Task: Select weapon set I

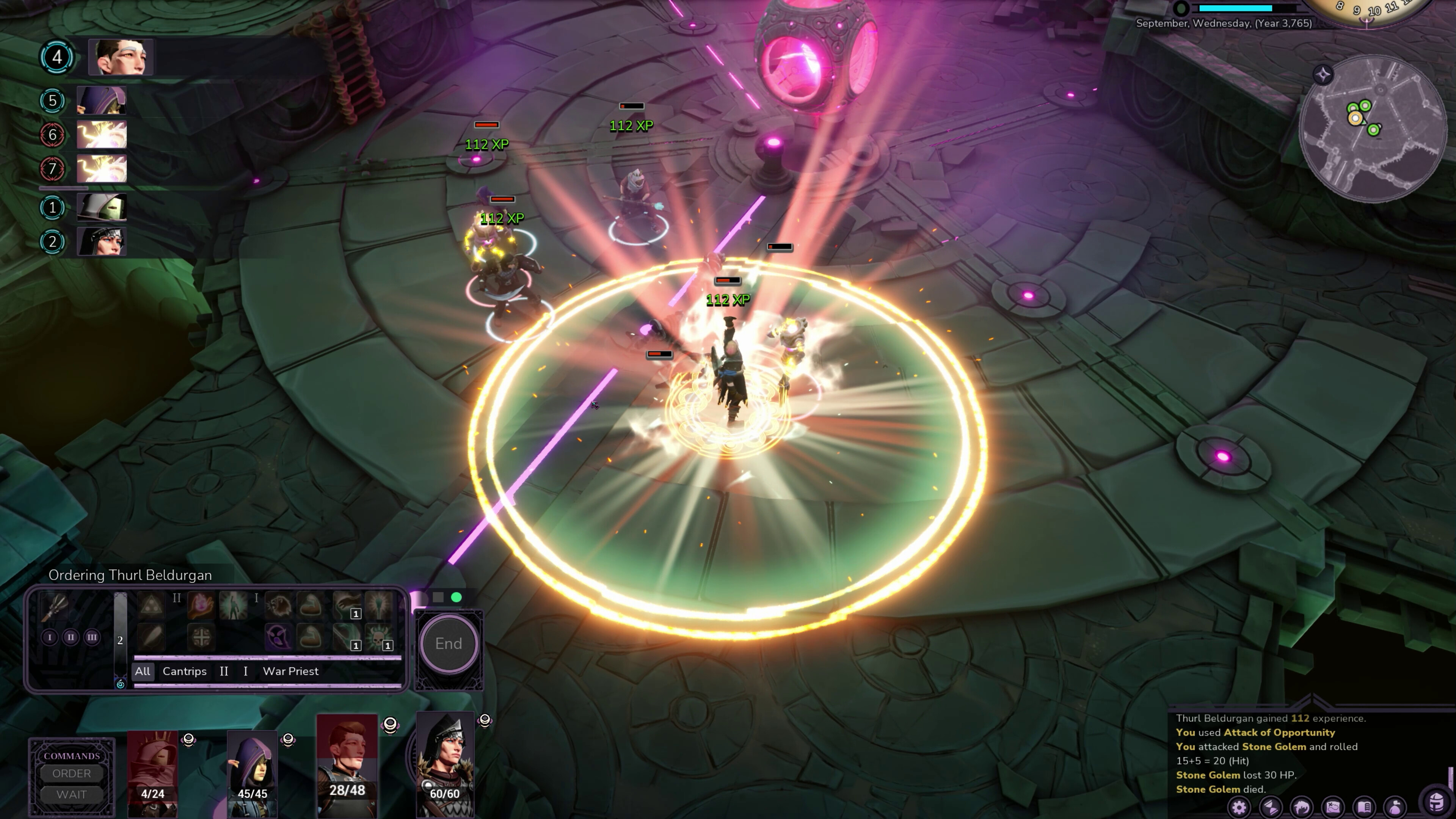Action: [x=50, y=637]
